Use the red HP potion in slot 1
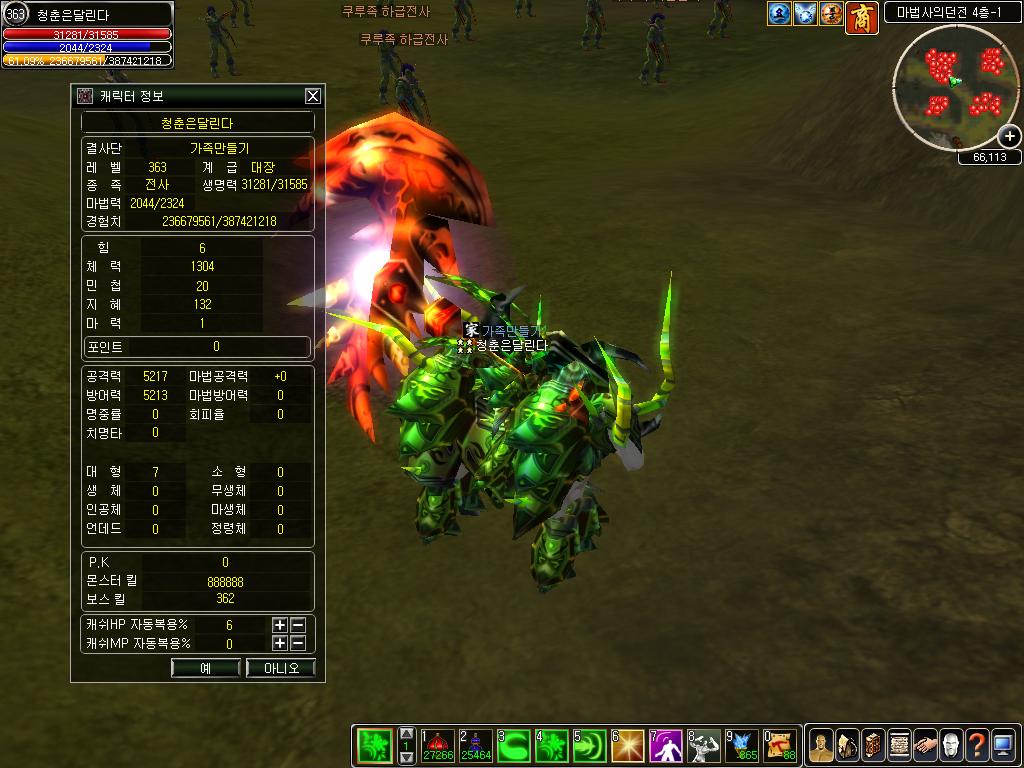 [x=438, y=745]
